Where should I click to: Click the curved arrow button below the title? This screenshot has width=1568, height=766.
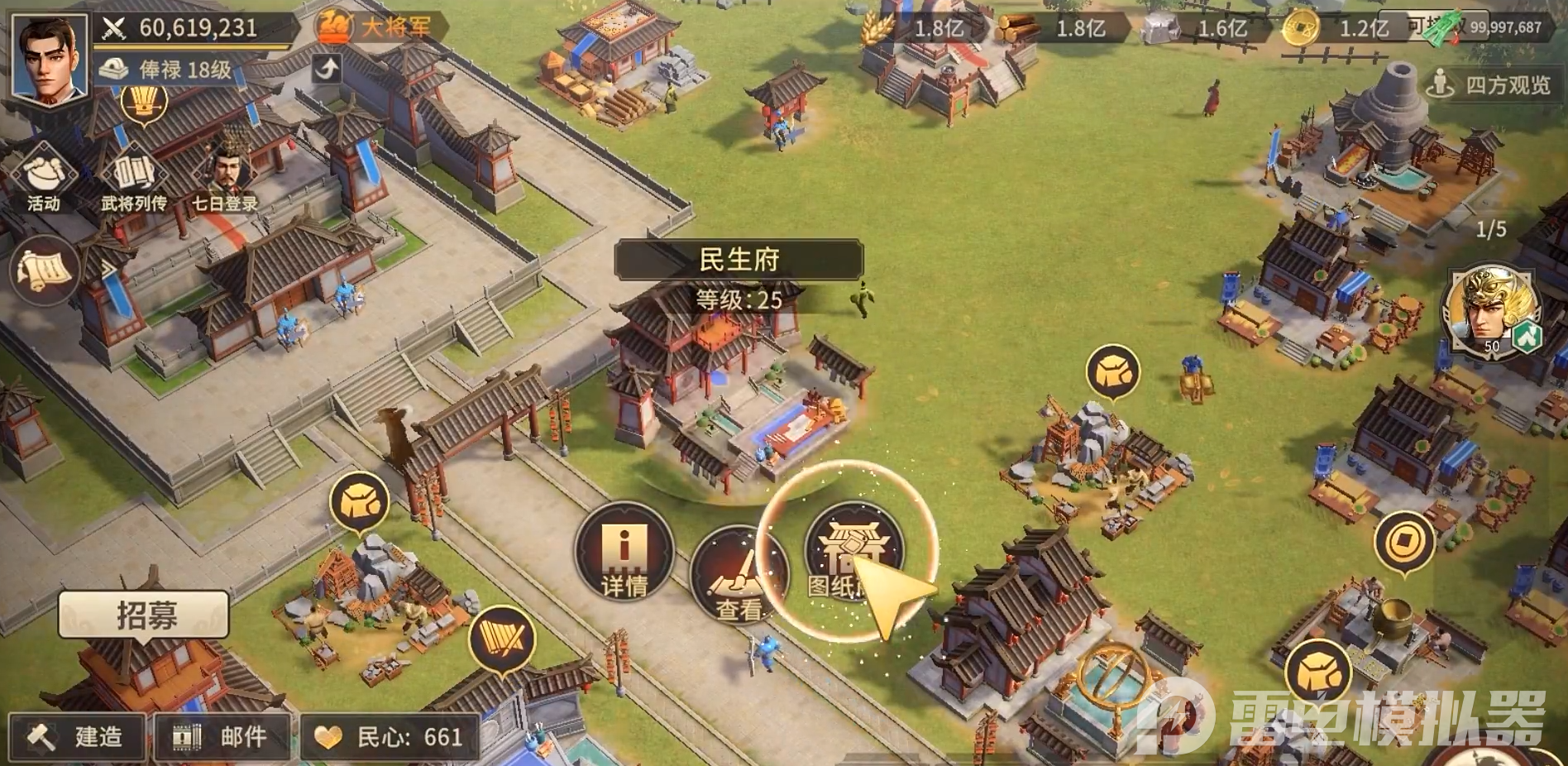pyautogui.click(x=327, y=68)
